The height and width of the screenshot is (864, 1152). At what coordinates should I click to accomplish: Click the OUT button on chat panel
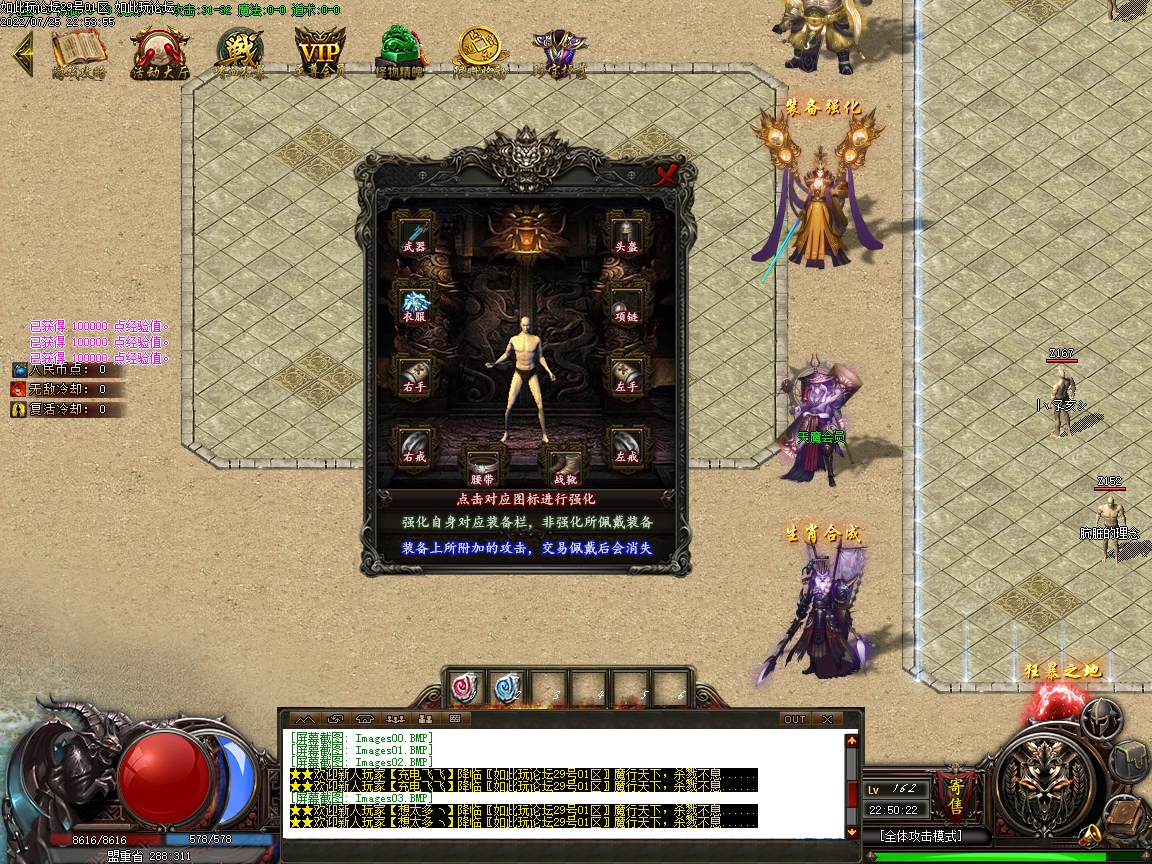pos(794,719)
